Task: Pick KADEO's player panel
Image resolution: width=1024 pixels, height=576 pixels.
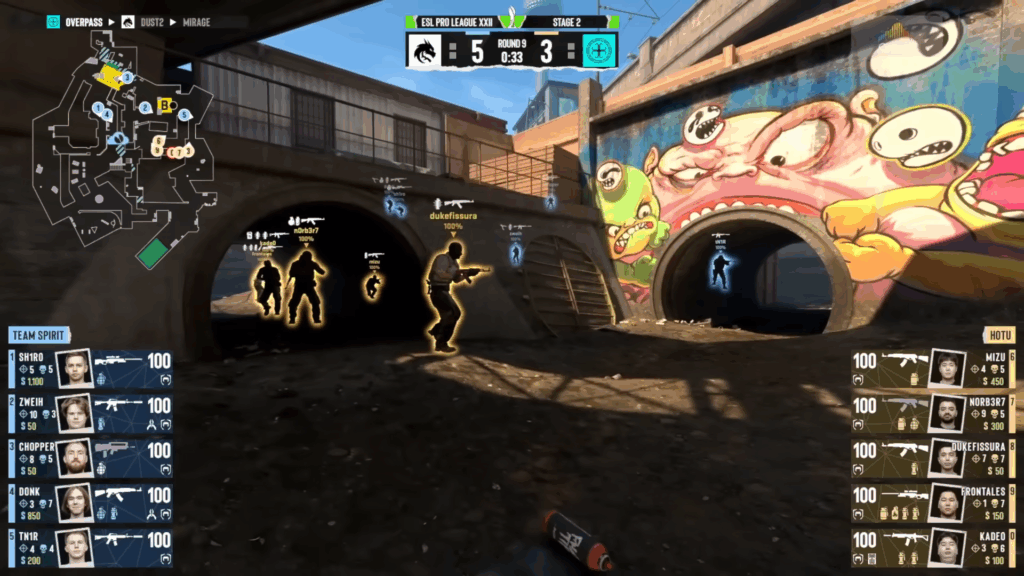Action: click(x=932, y=546)
